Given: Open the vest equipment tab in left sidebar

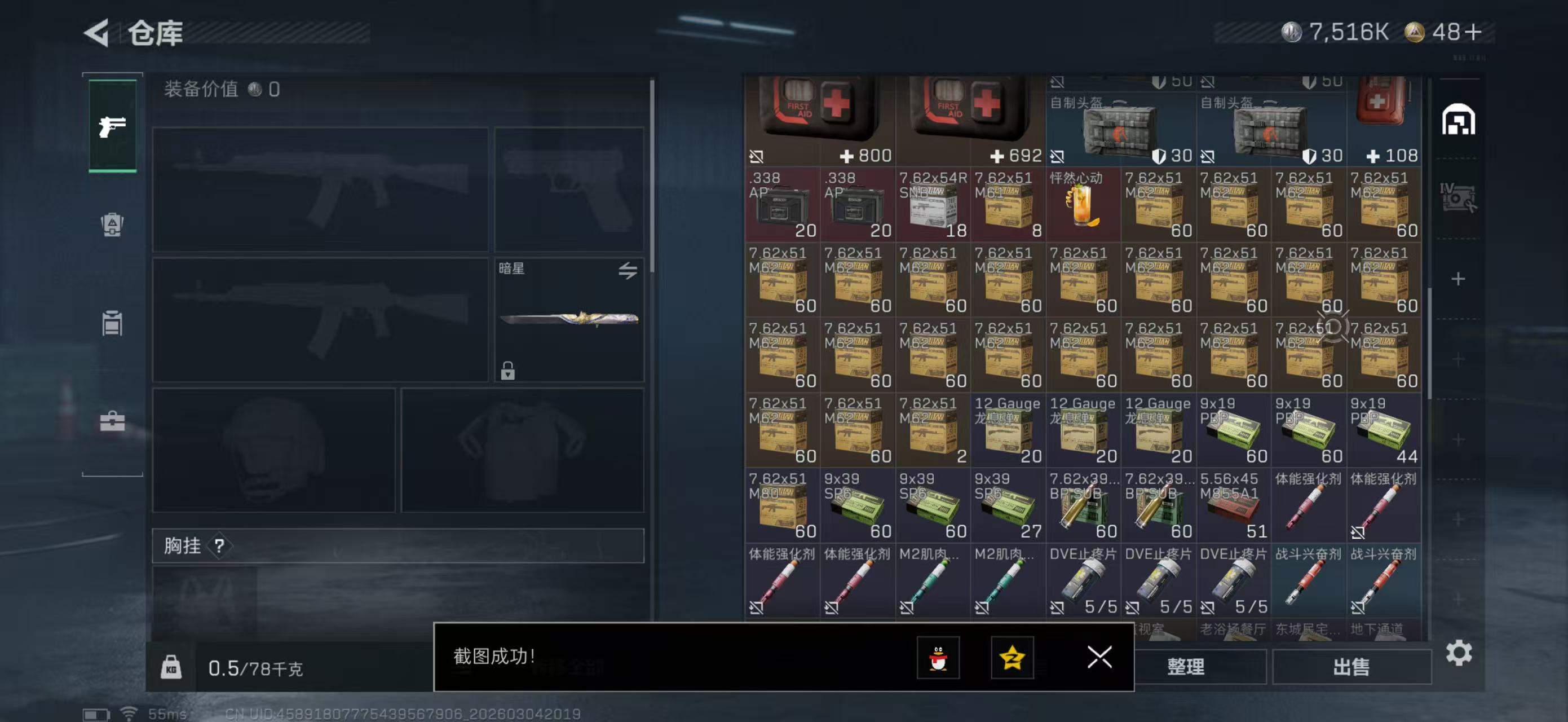Looking at the screenshot, I should (113, 225).
